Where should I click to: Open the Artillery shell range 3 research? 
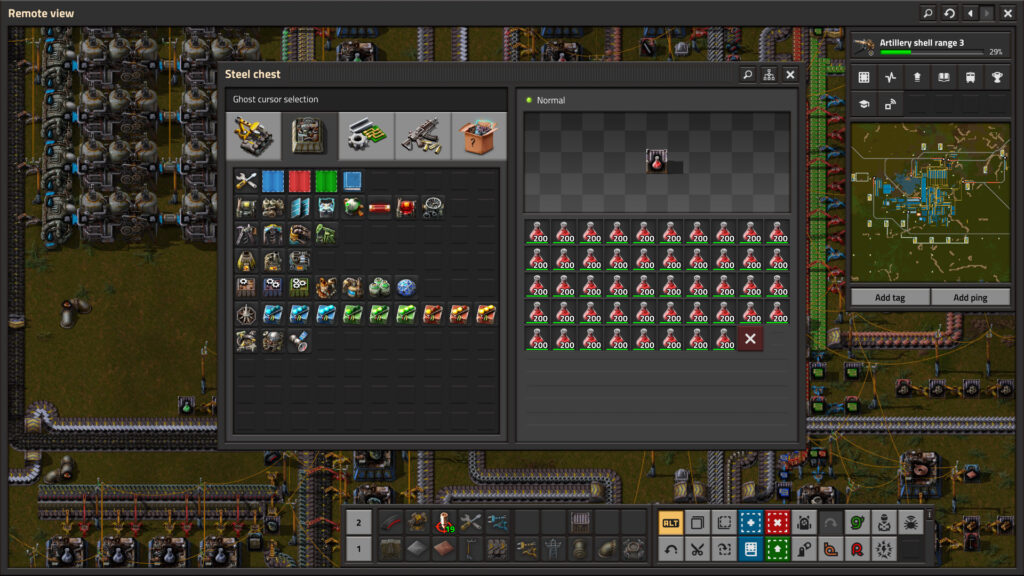(930, 46)
